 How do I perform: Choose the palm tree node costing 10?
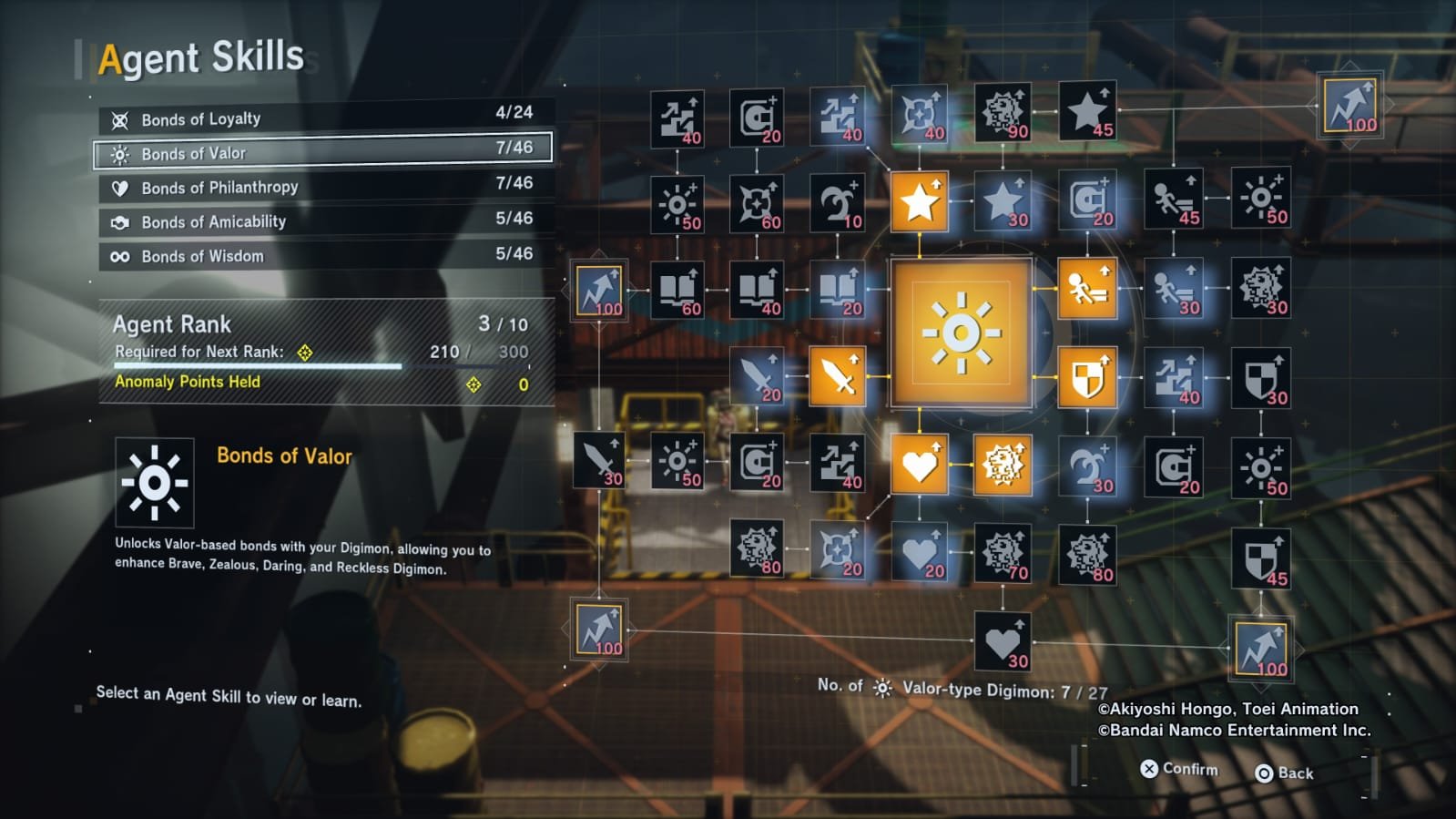point(838,202)
